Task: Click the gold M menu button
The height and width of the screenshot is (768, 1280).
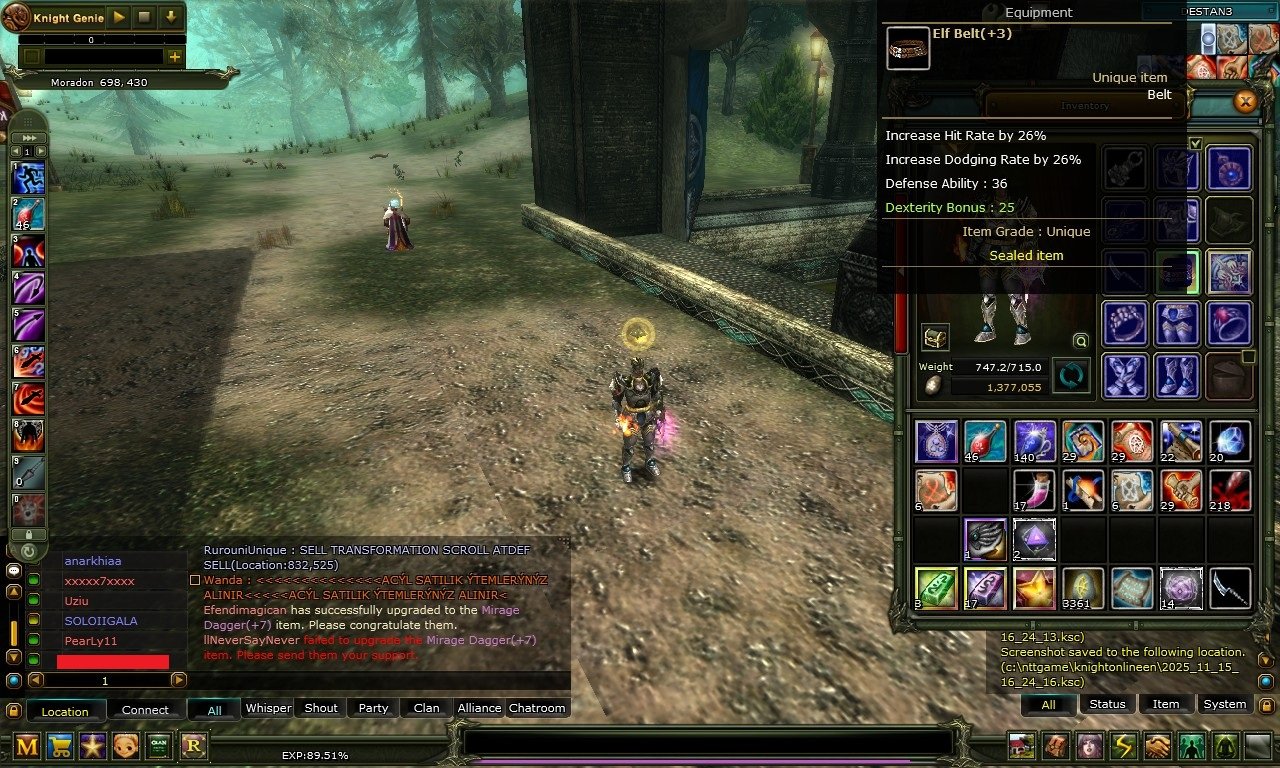Action: pos(27,745)
